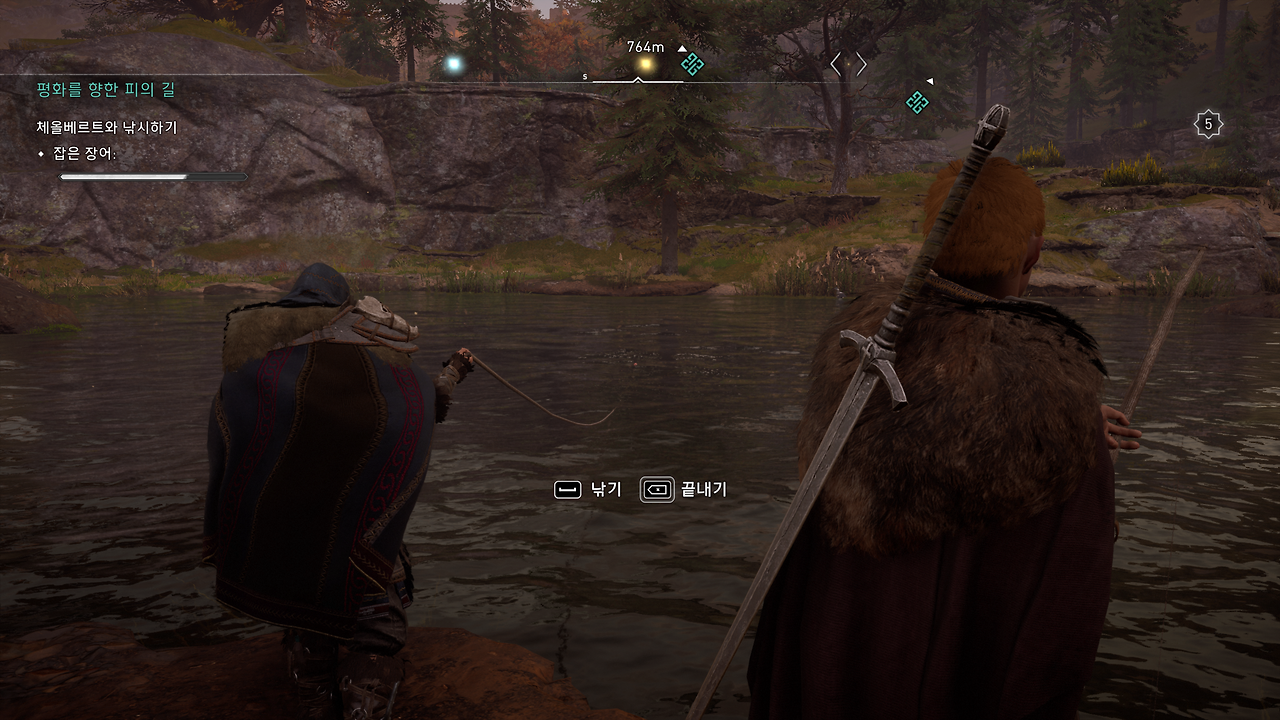The image size is (1280, 720).
Task: Click the north indicator on the compass bar
Action: click(584, 76)
